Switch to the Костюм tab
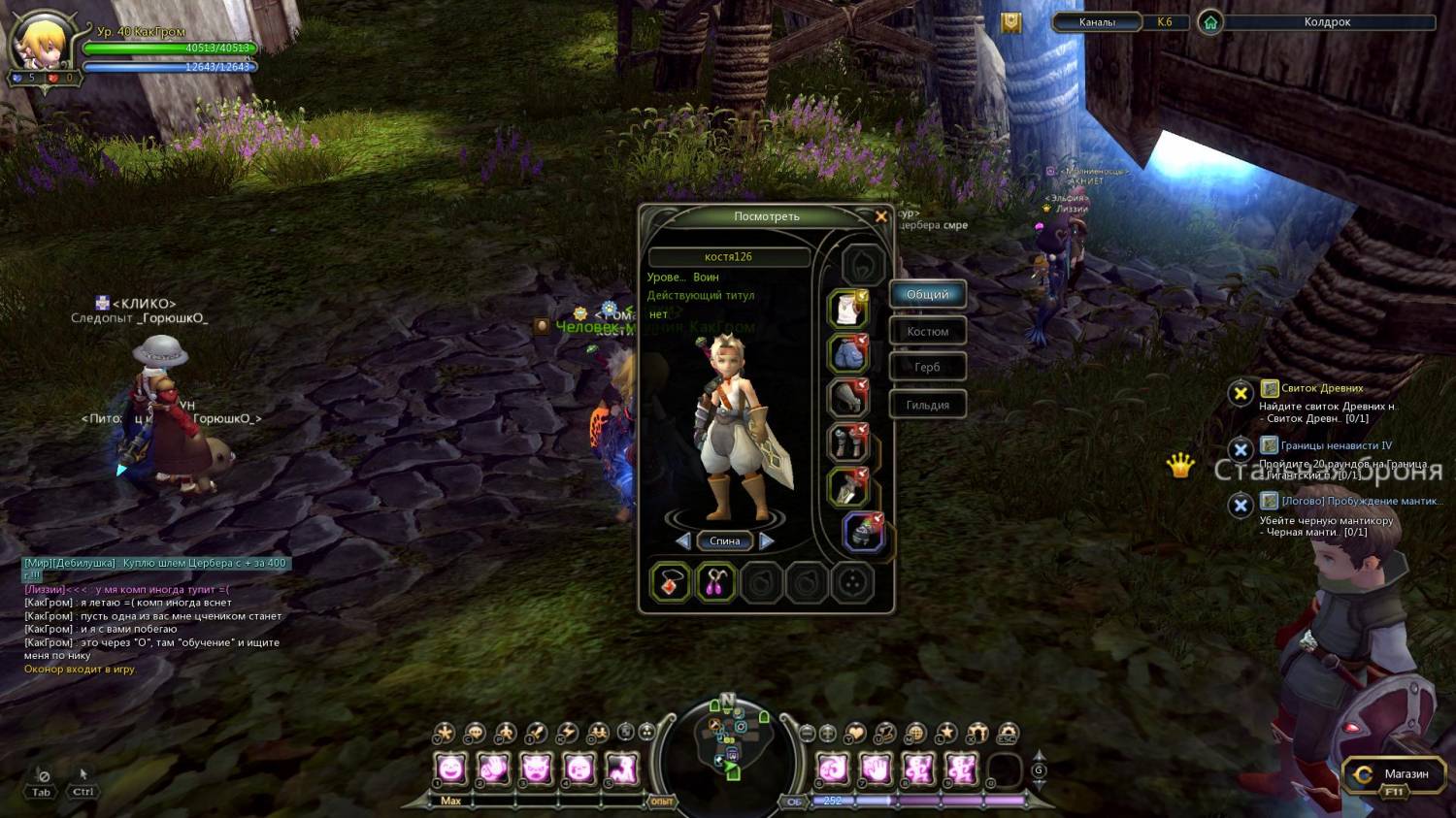The width and height of the screenshot is (1456, 818). (x=928, y=332)
